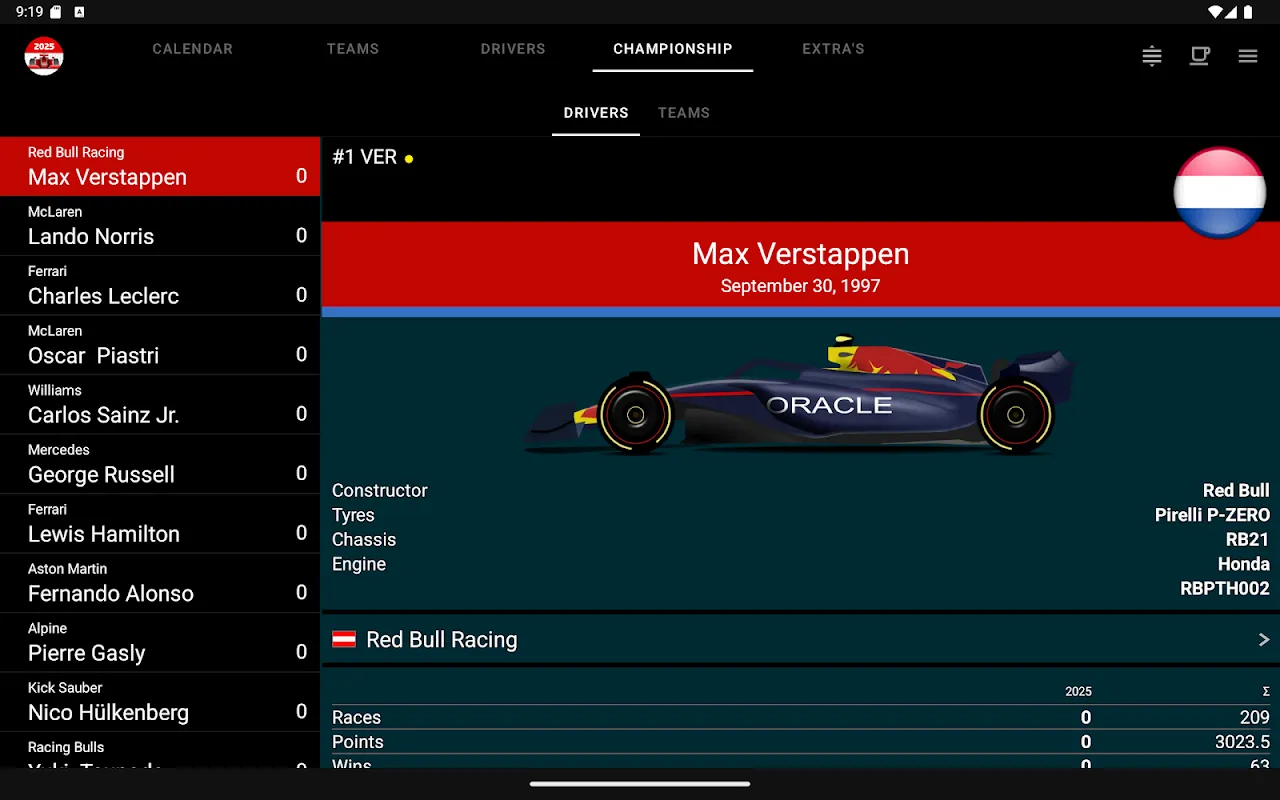Select George Russell's standings row
This screenshot has height=800, width=1280.
point(160,464)
